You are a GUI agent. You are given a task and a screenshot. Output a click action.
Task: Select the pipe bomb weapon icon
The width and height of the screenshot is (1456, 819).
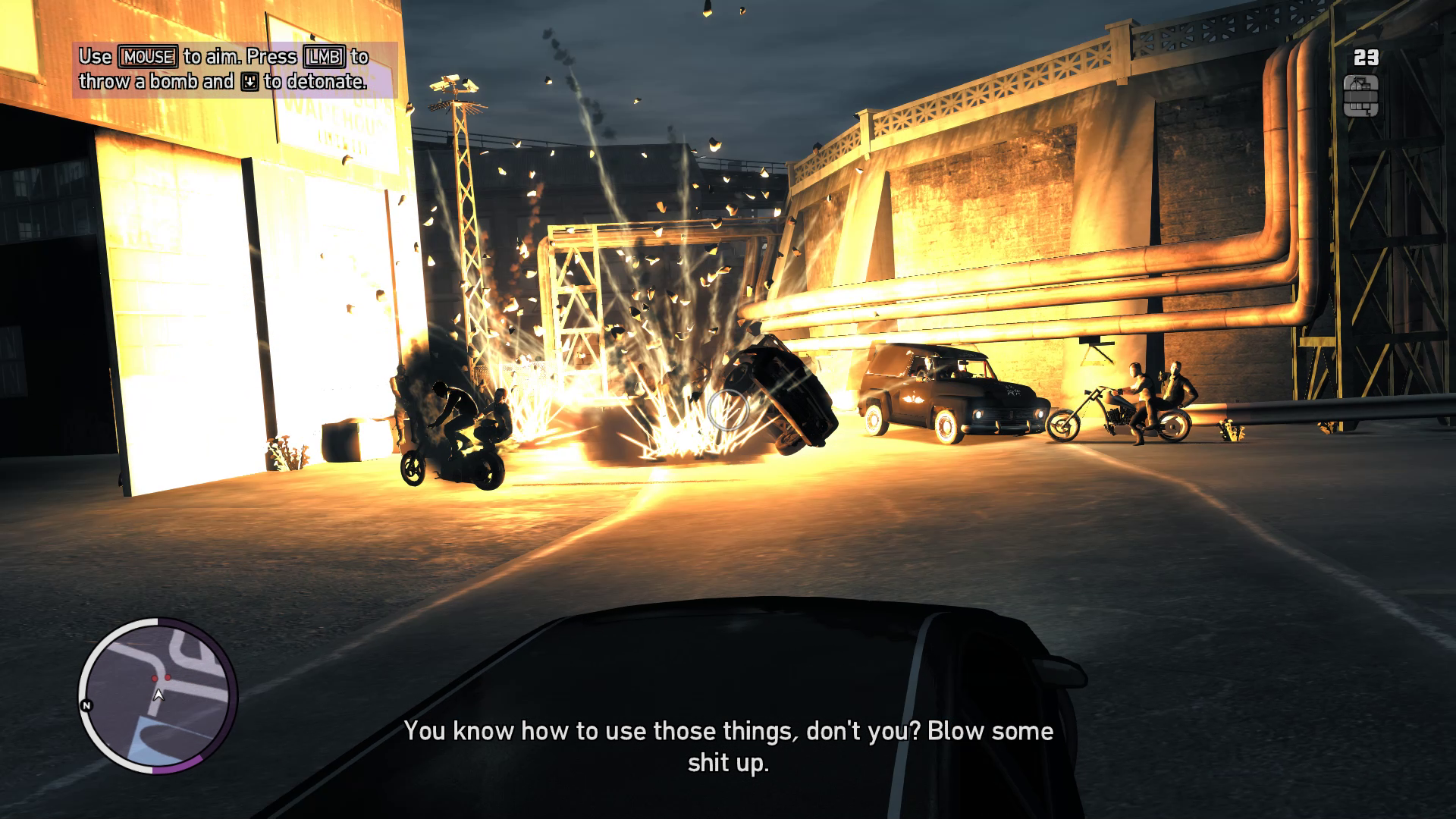pos(1360,97)
